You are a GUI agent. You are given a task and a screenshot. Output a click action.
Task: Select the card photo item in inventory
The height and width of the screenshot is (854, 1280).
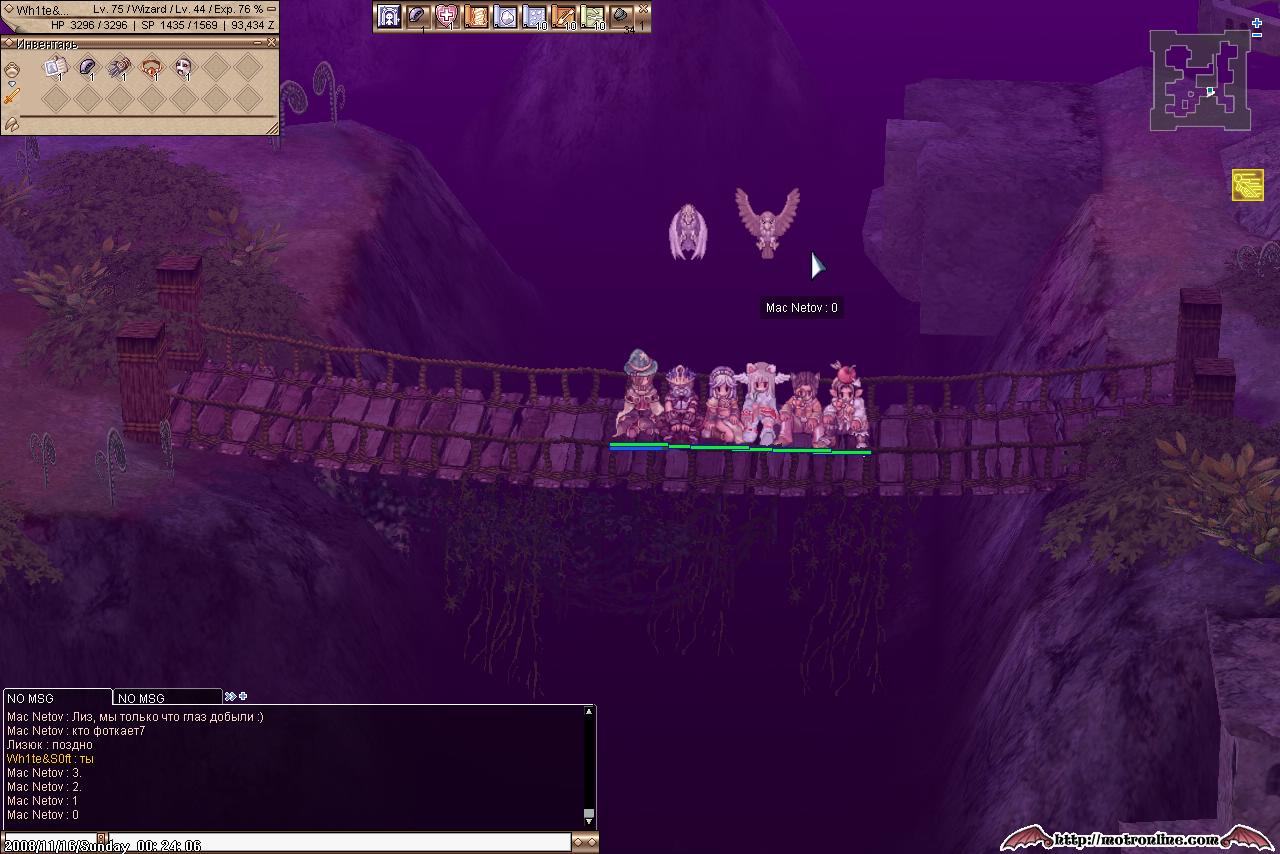[55, 67]
